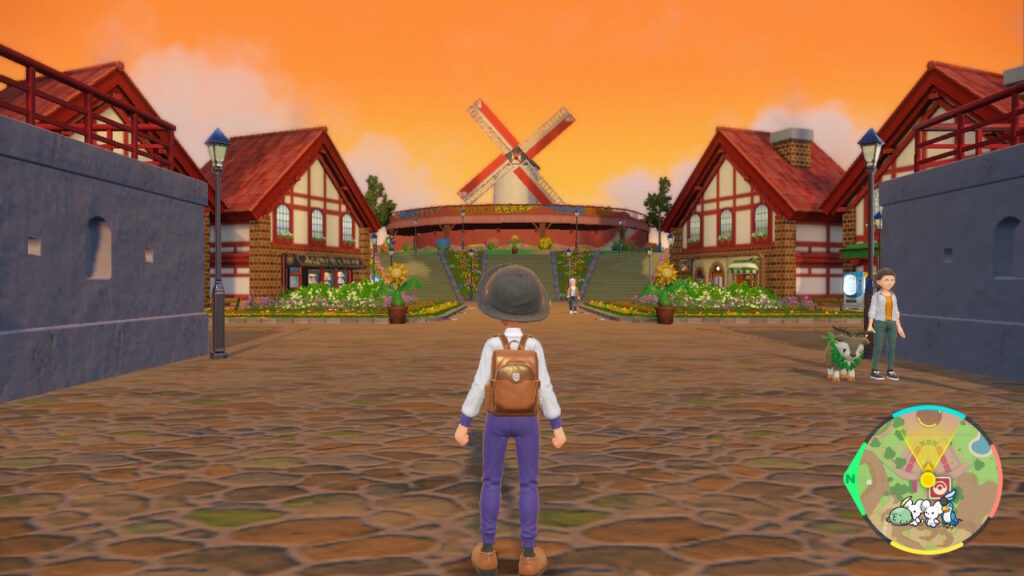Click the yellow player marker on minimap
The image size is (1024, 576).
927,481
